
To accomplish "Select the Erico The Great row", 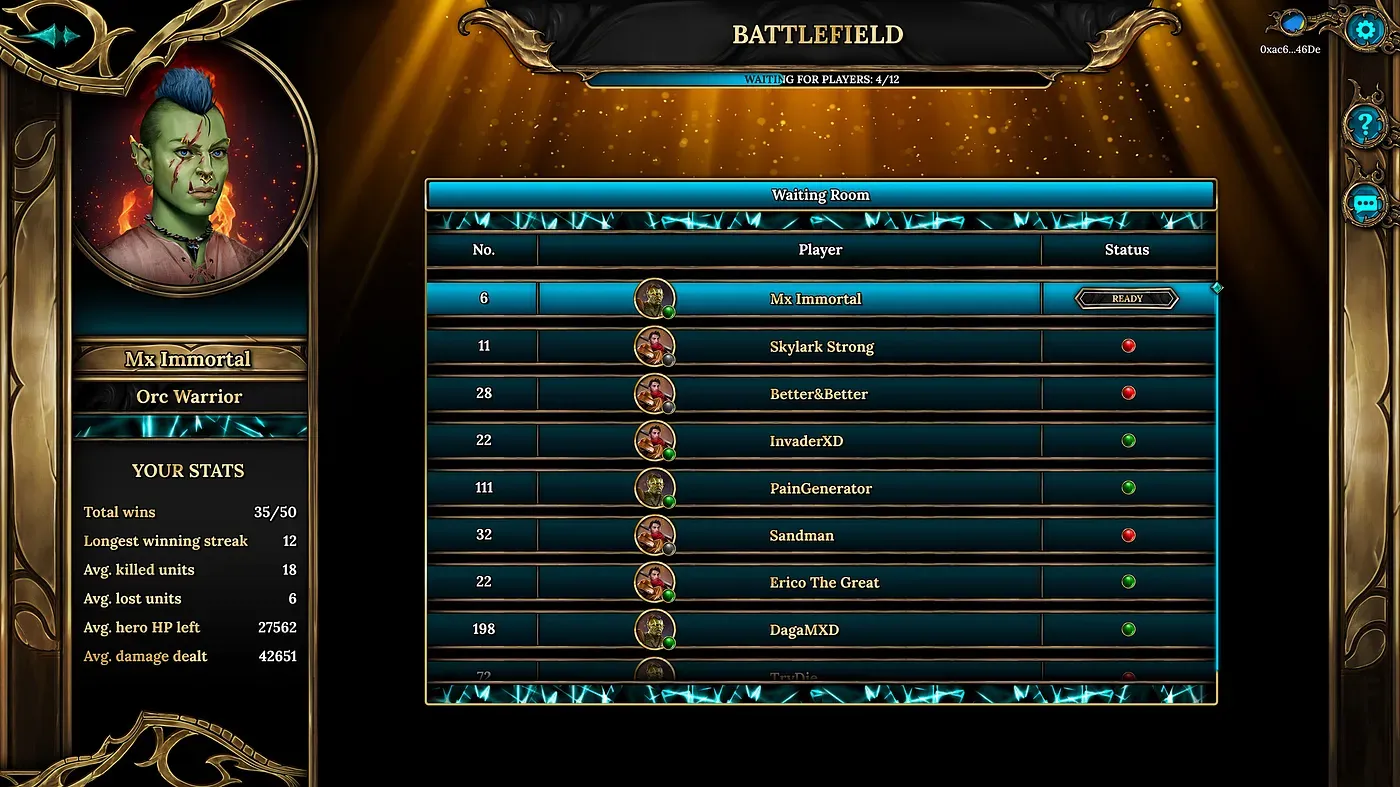I will pos(824,582).
